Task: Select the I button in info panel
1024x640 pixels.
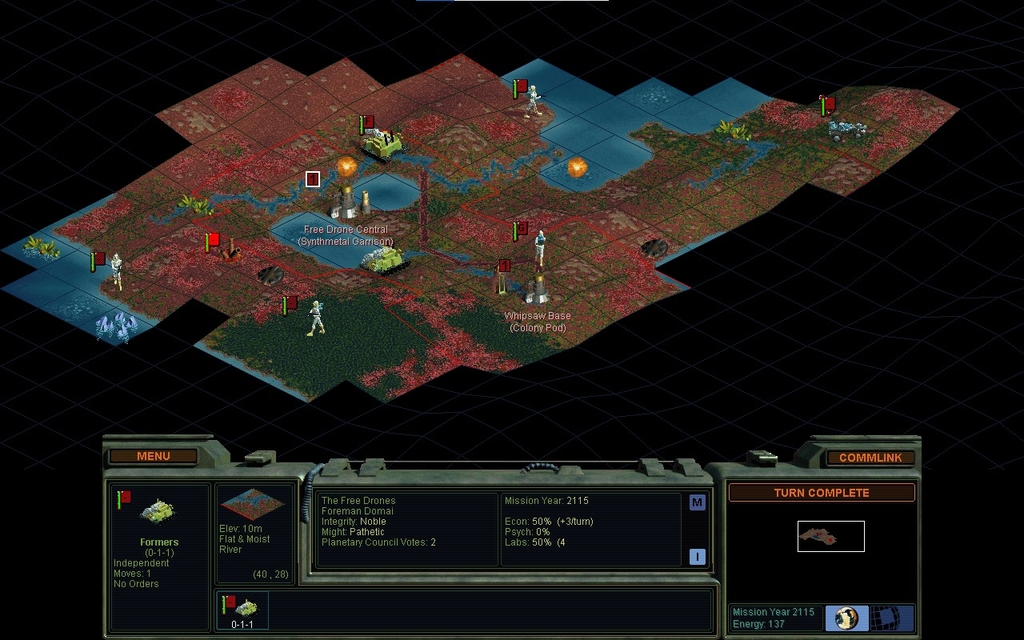Action: [x=697, y=557]
